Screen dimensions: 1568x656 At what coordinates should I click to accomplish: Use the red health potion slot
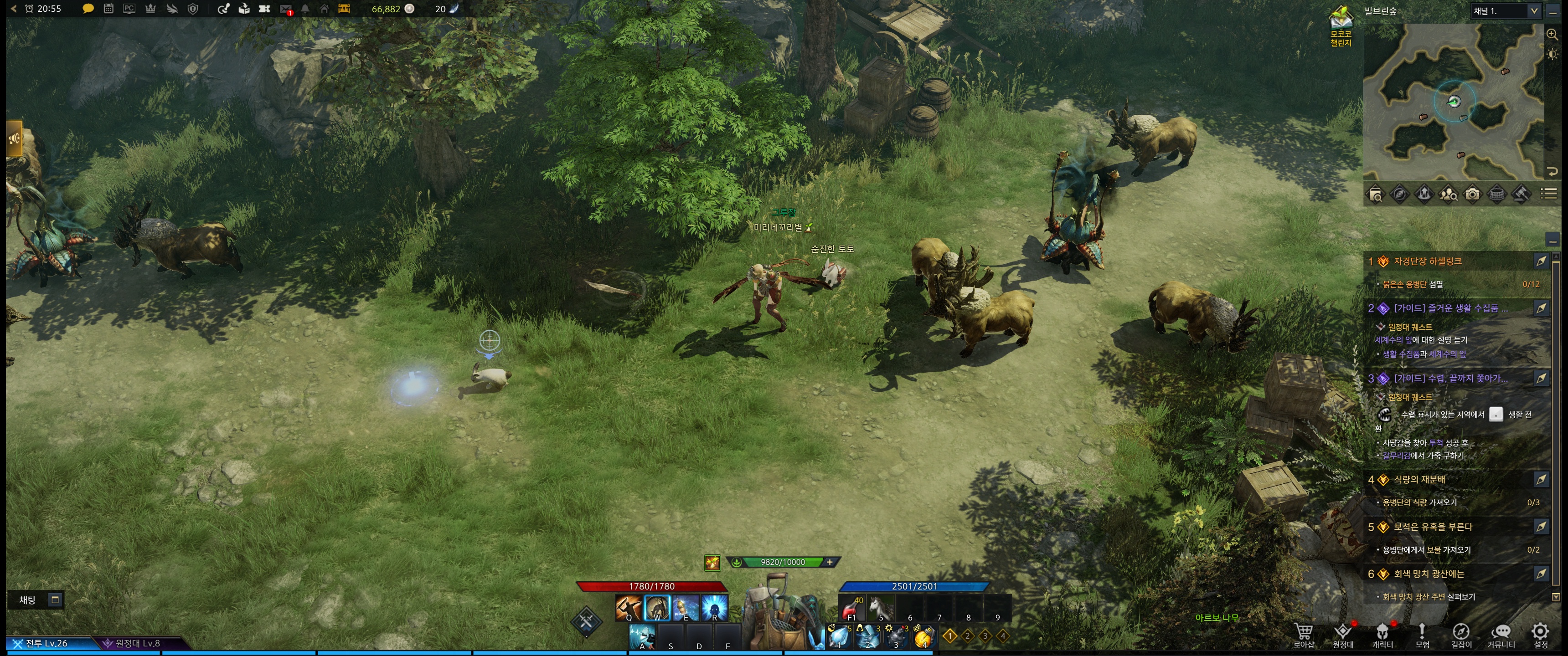tap(851, 608)
